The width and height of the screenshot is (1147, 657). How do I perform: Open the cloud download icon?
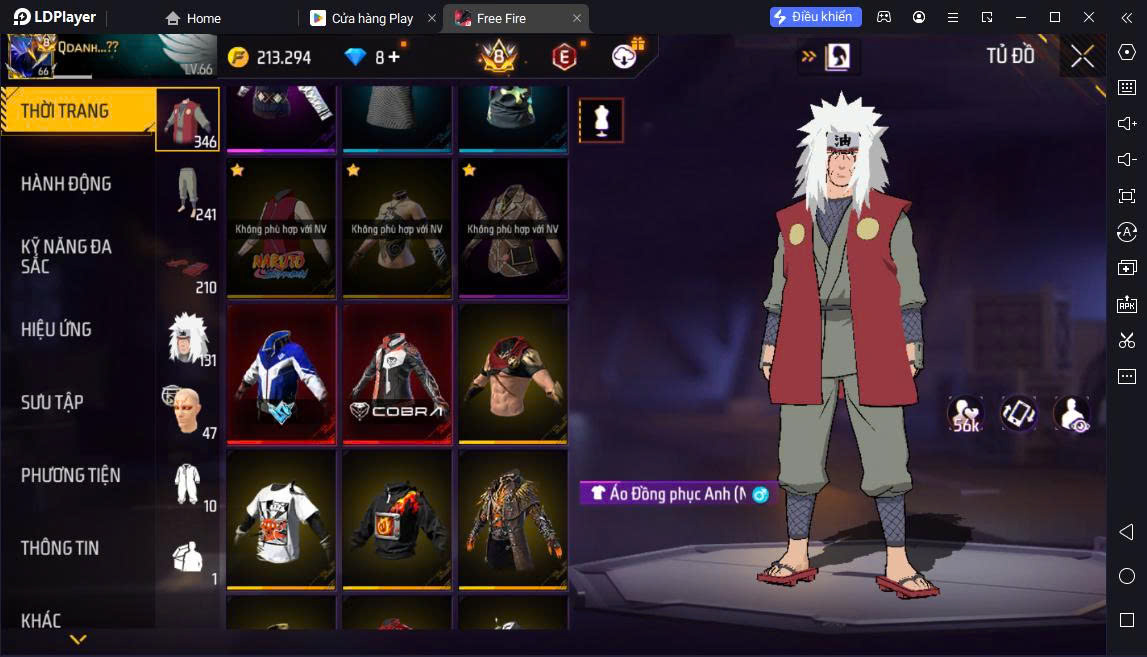click(627, 56)
